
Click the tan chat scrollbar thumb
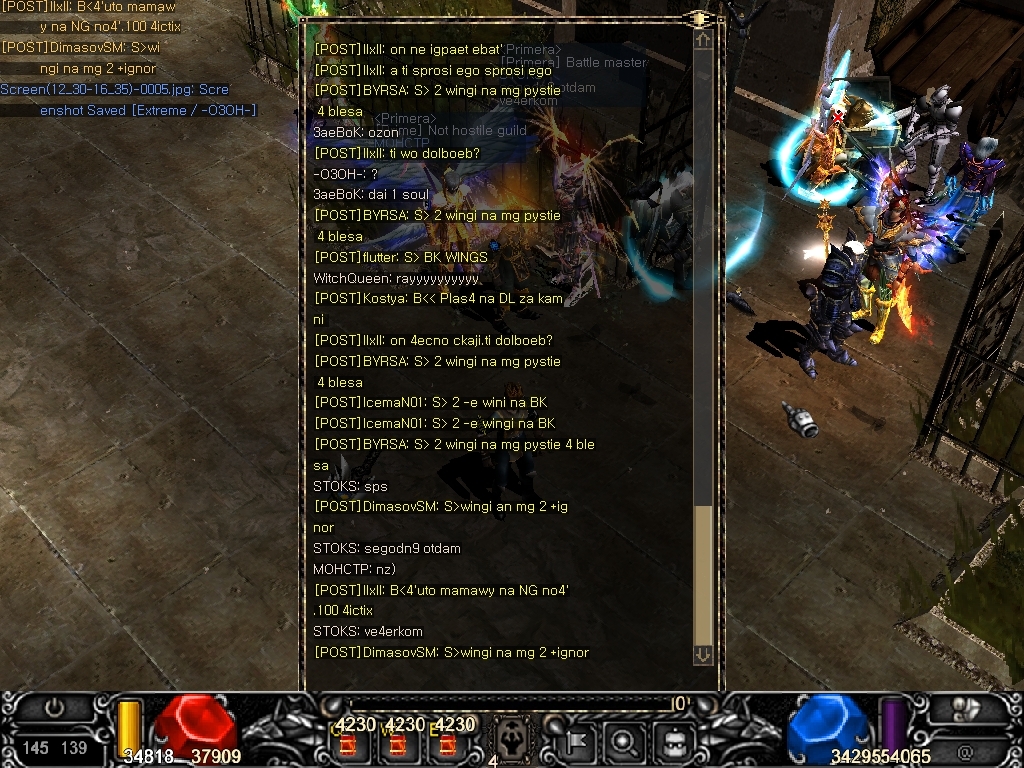point(703,575)
